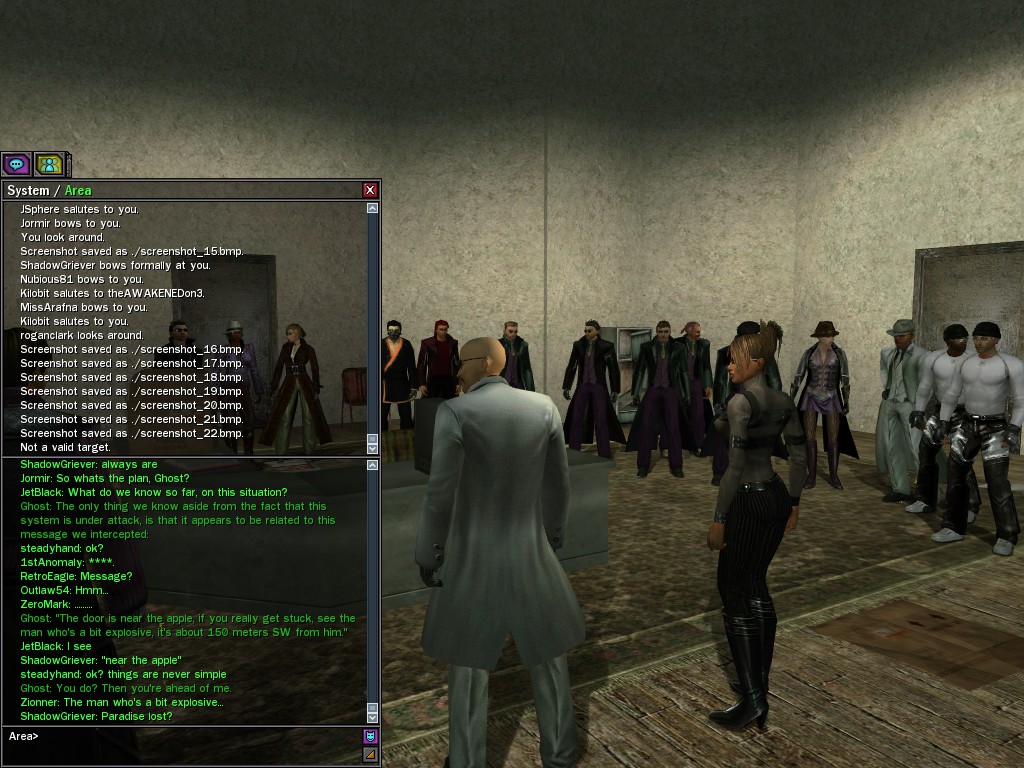Click the System log scroll-down arrow

pos(373,447)
